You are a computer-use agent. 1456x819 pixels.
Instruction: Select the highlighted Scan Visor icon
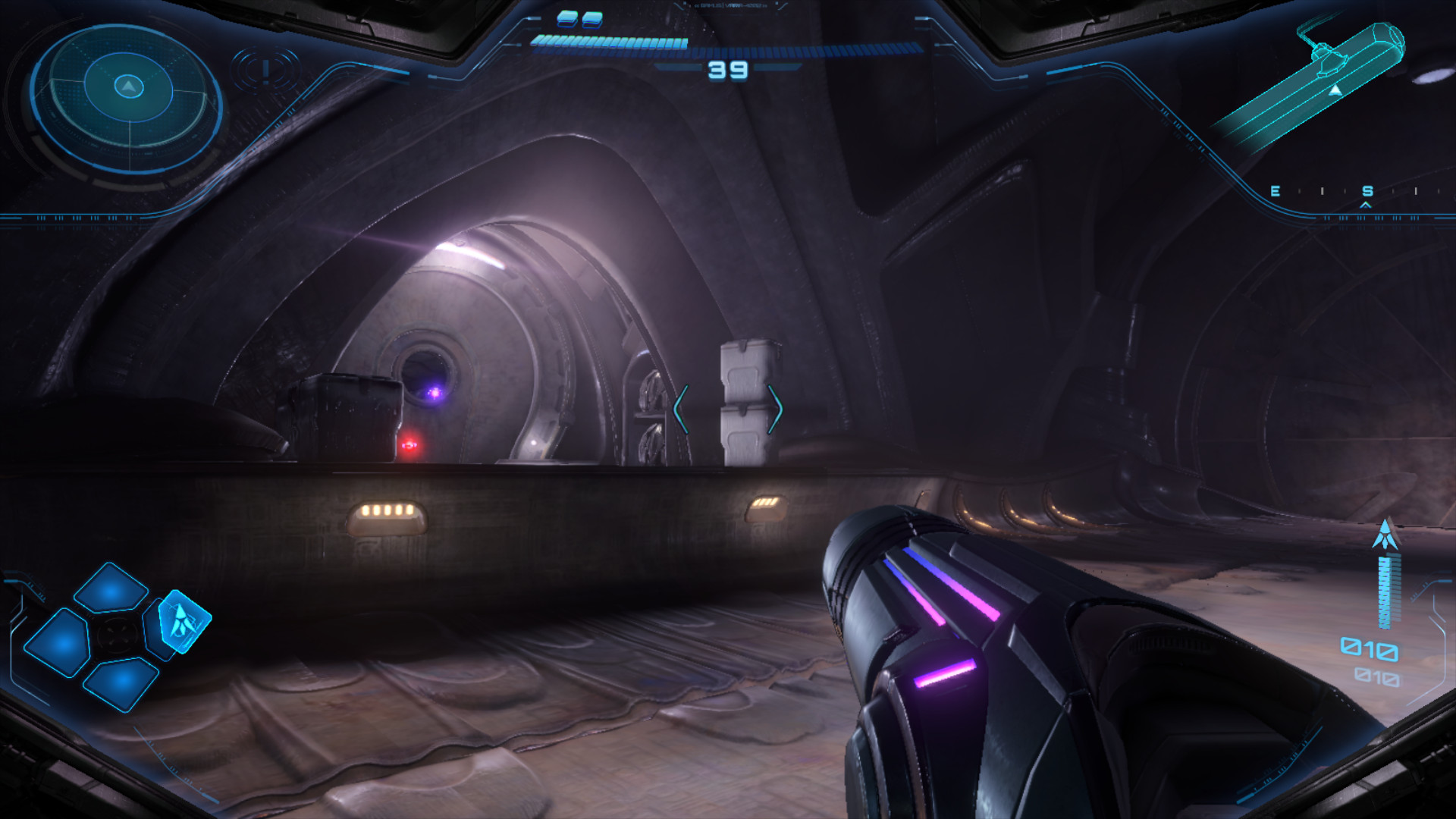184,623
